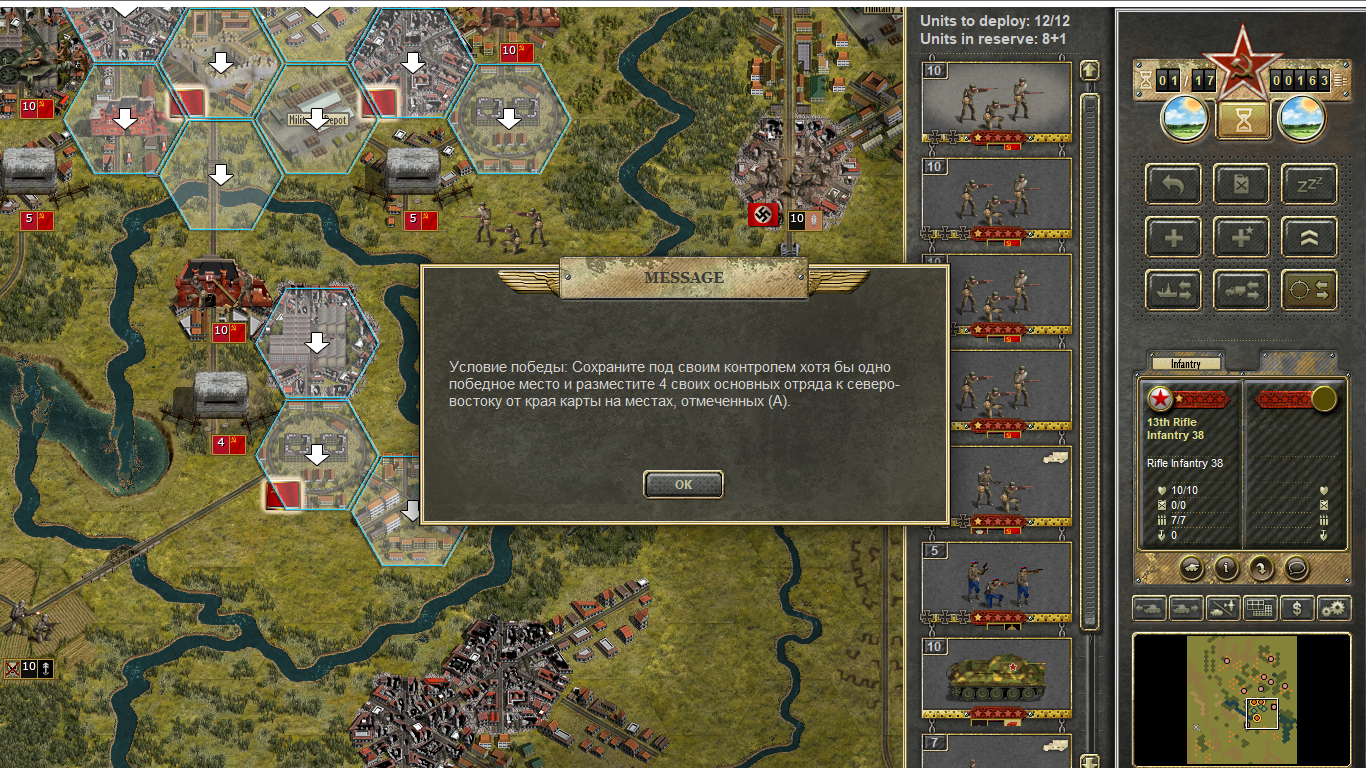
Task: Open game settings with the gears button
Action: [x=1332, y=607]
